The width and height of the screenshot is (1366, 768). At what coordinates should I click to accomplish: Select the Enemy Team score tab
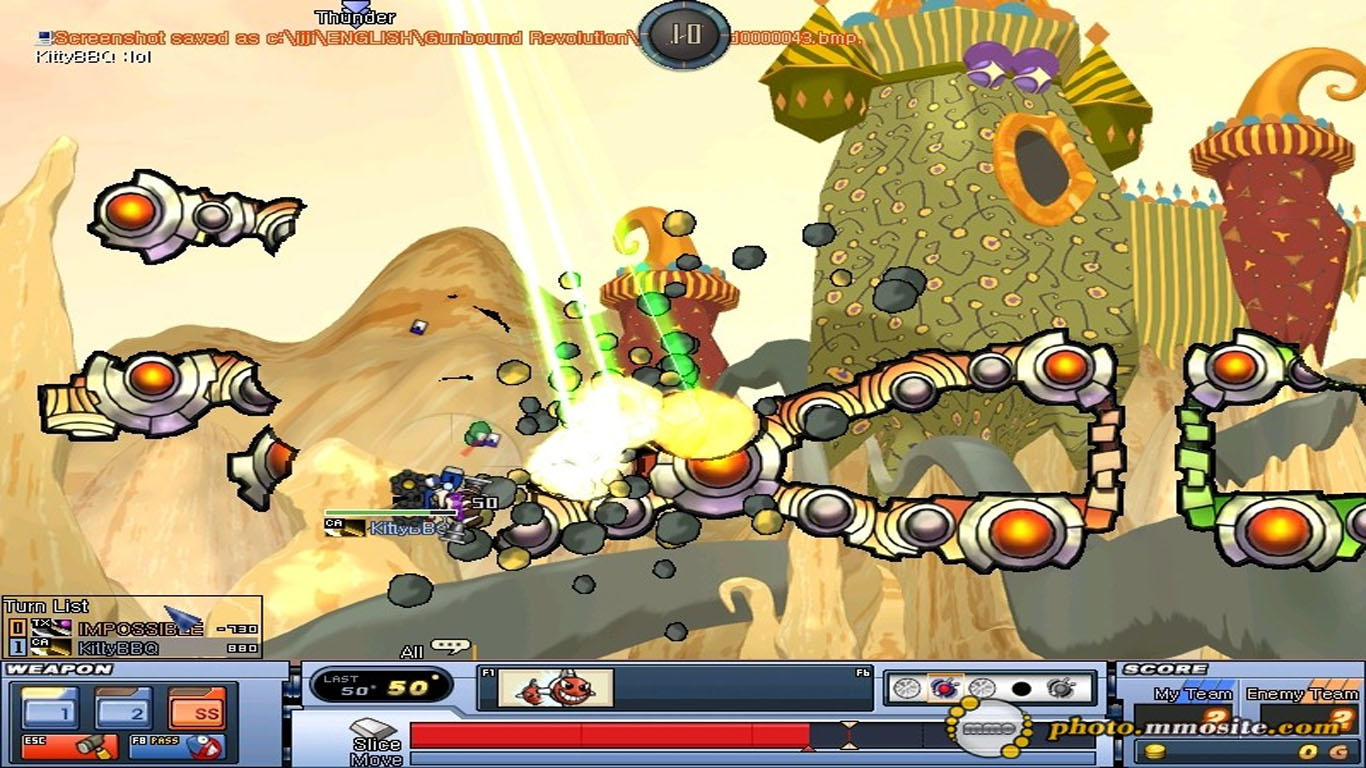[x=1302, y=693]
